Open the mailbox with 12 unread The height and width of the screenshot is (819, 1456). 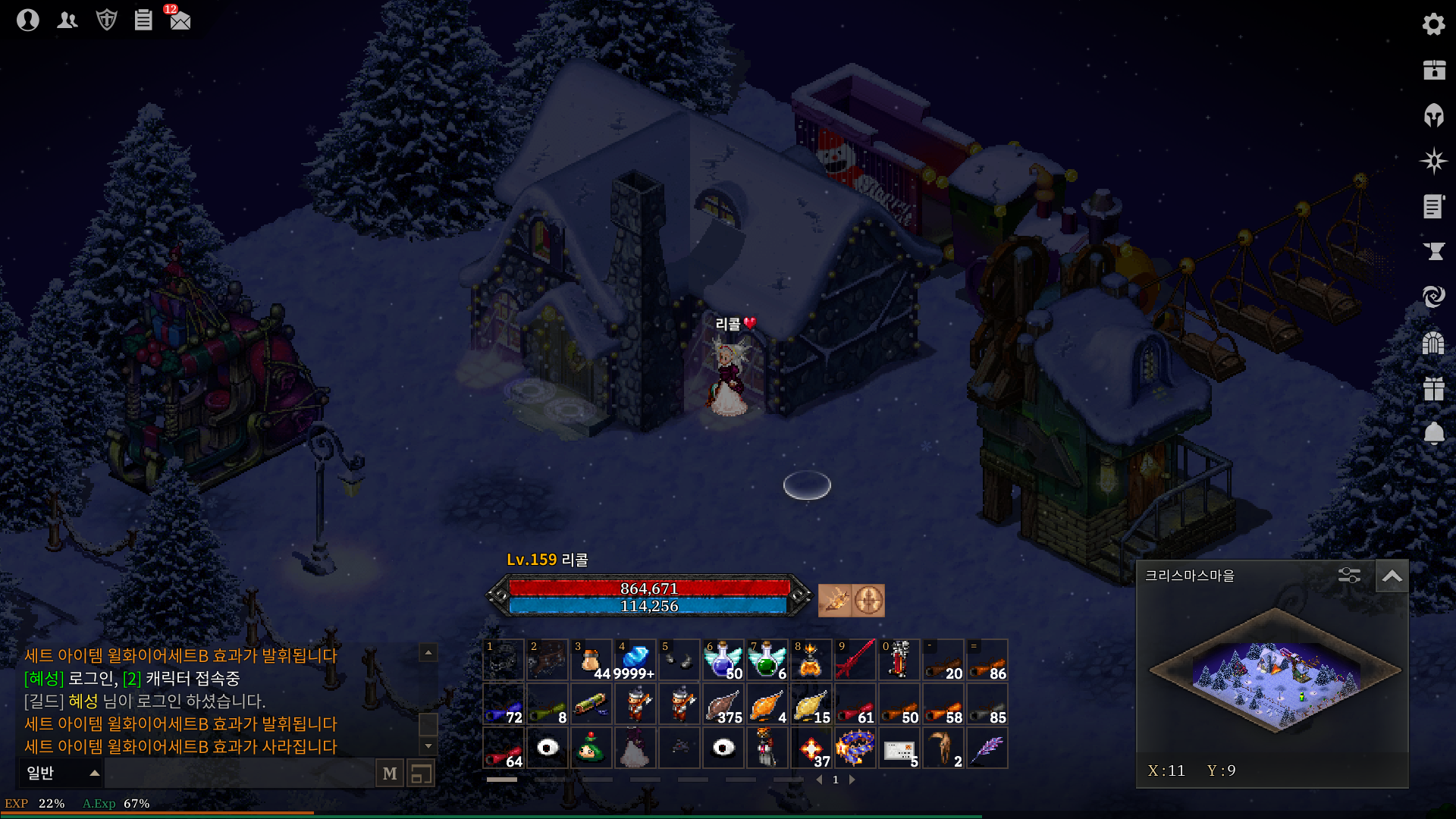coord(180,20)
